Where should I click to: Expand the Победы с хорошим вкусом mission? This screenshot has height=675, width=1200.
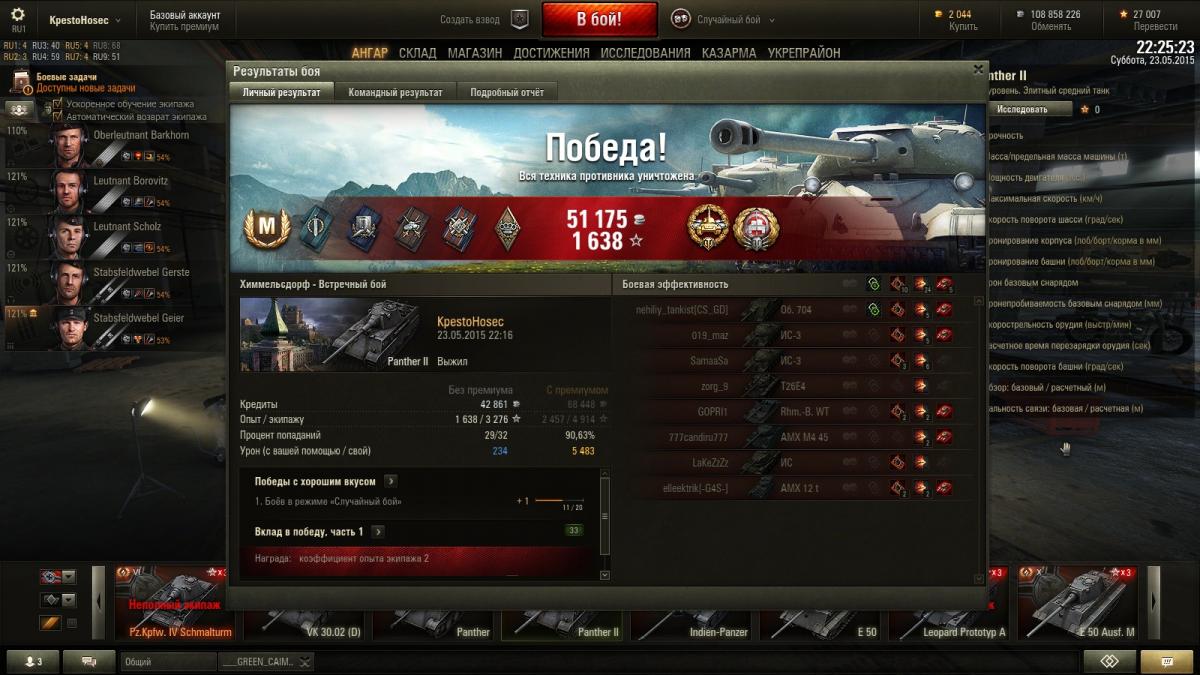tap(390, 481)
